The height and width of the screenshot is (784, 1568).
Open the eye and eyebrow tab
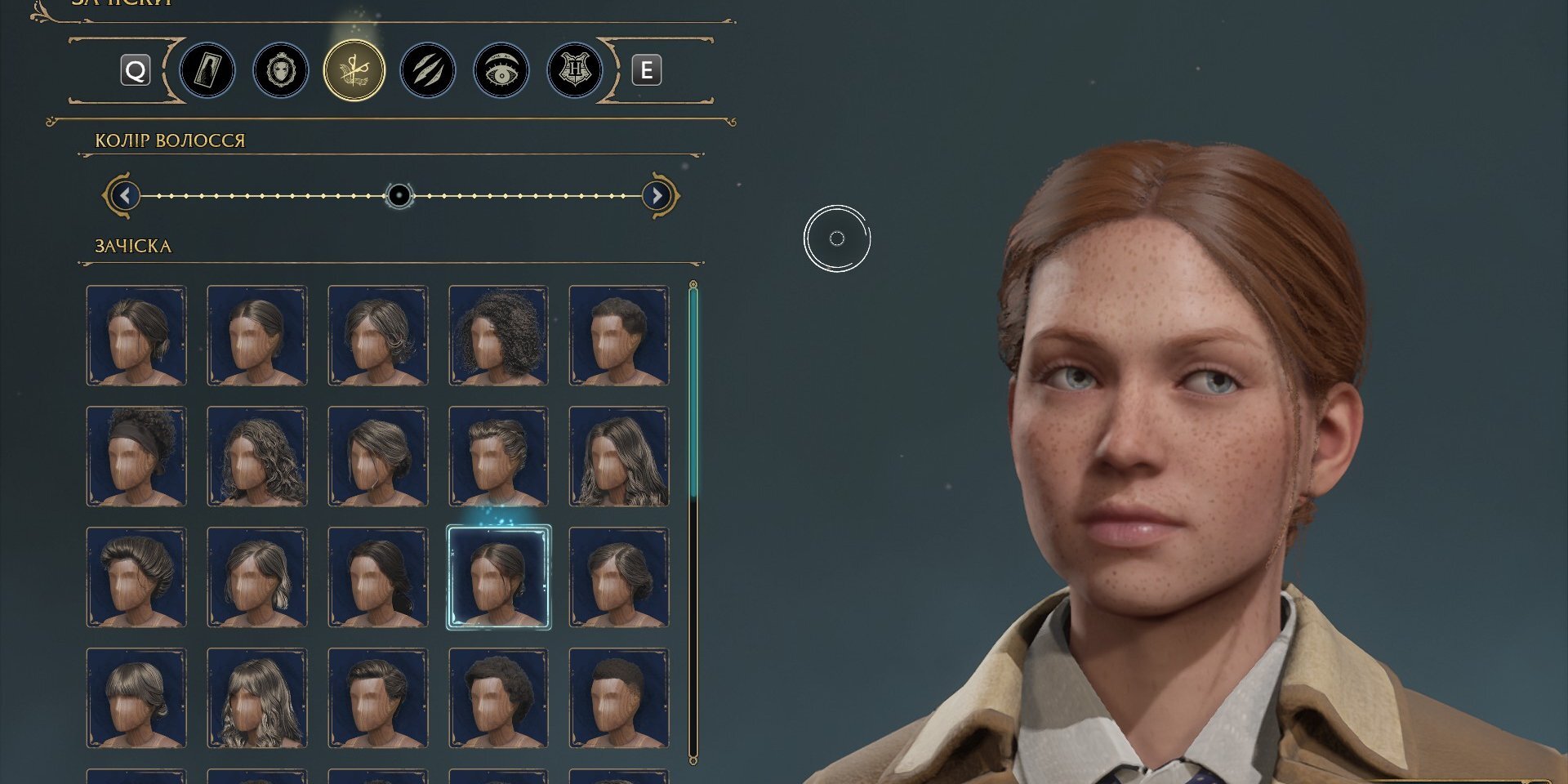tap(501, 71)
